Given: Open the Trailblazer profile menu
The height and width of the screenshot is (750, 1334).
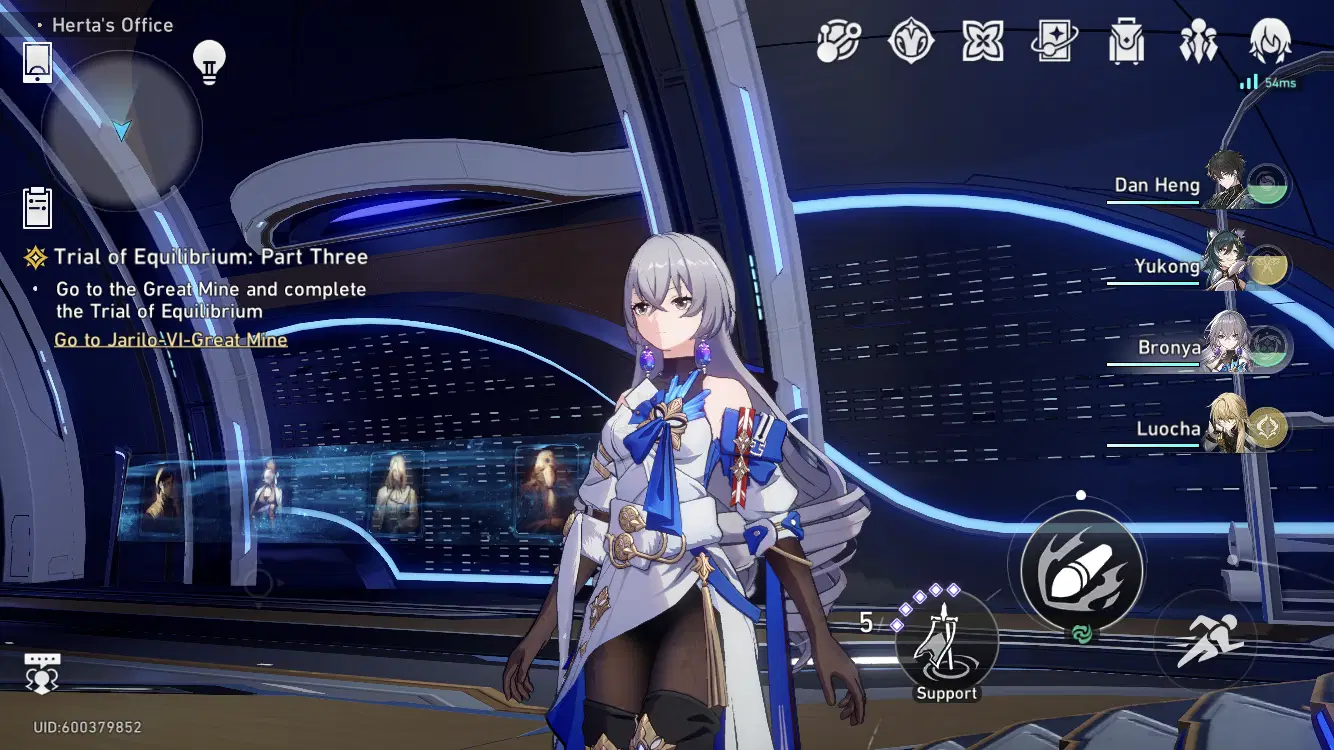Looking at the screenshot, I should [x=1268, y=40].
